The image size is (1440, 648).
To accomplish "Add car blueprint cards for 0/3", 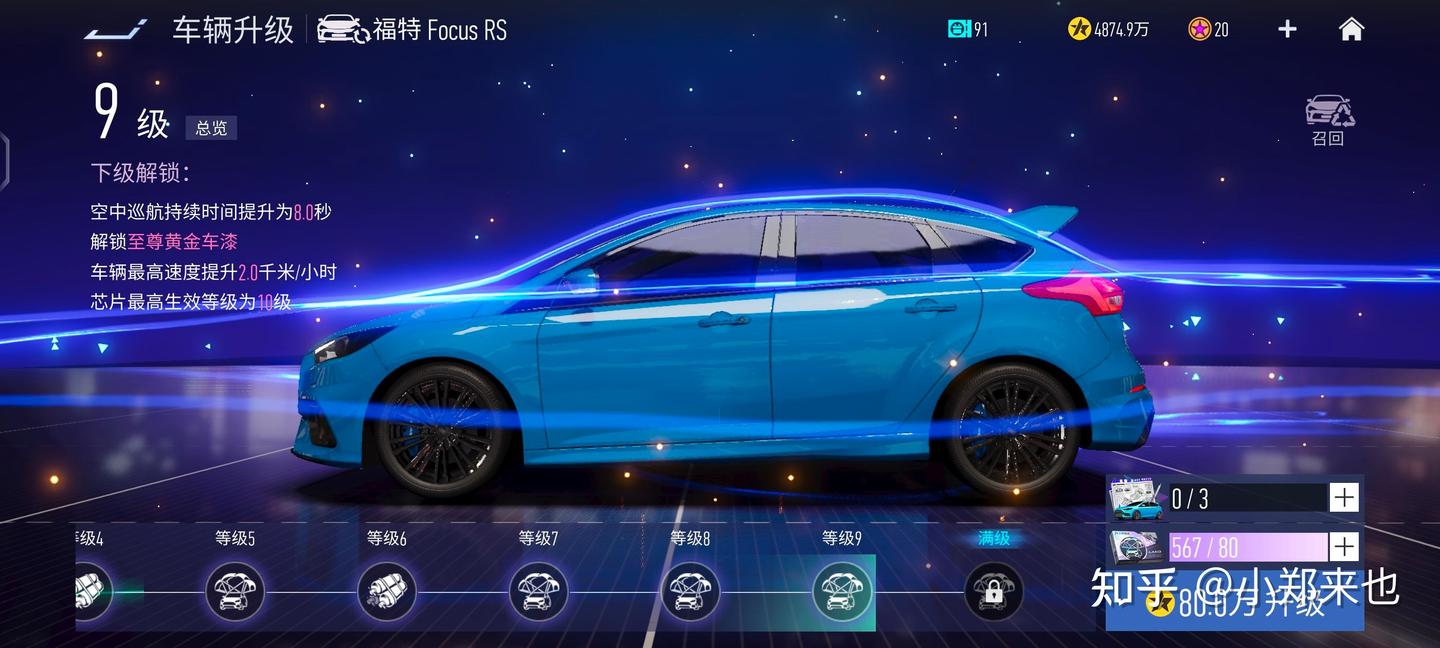I will 1344,497.
